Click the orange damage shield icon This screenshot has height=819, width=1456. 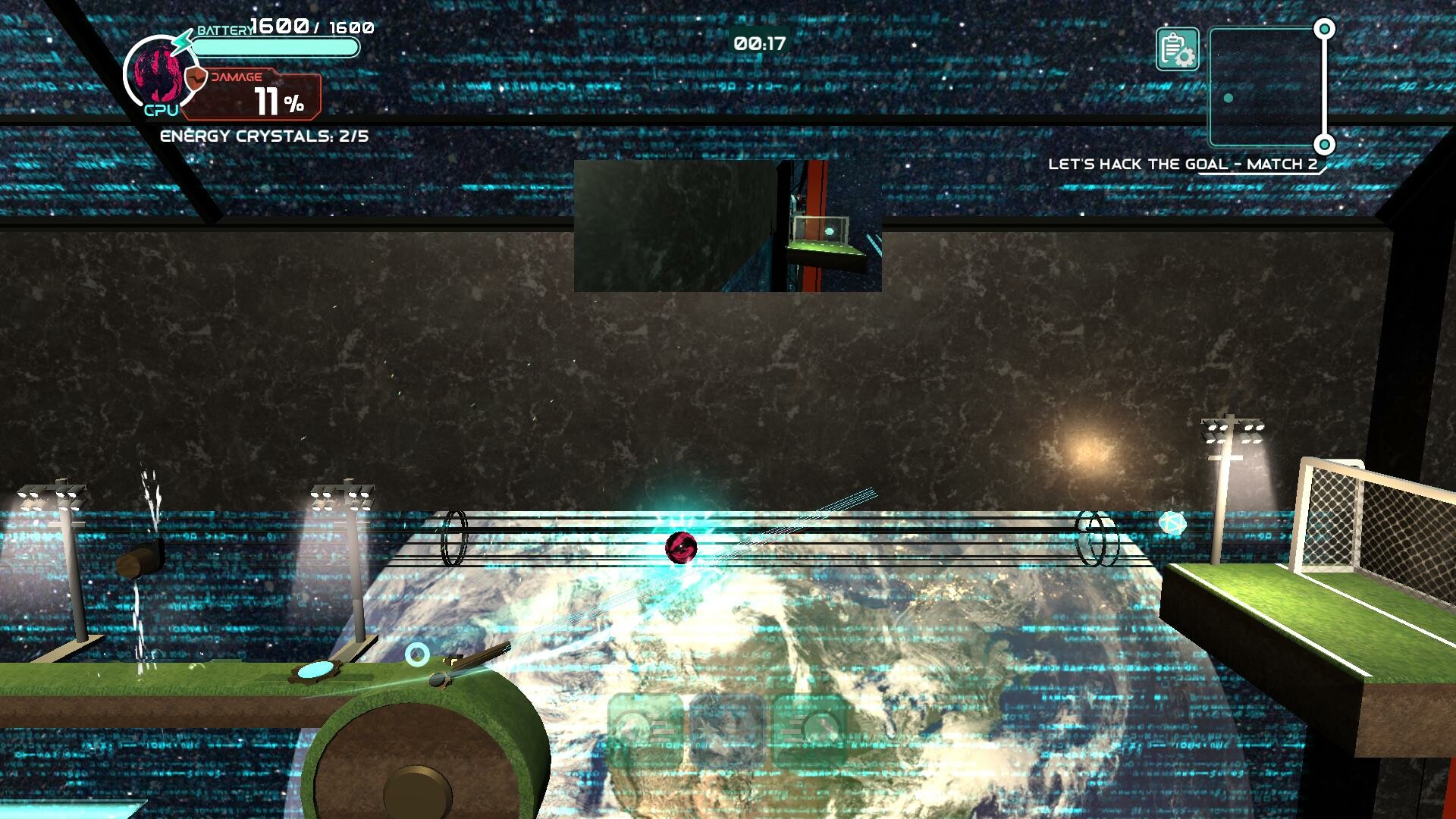[196, 78]
